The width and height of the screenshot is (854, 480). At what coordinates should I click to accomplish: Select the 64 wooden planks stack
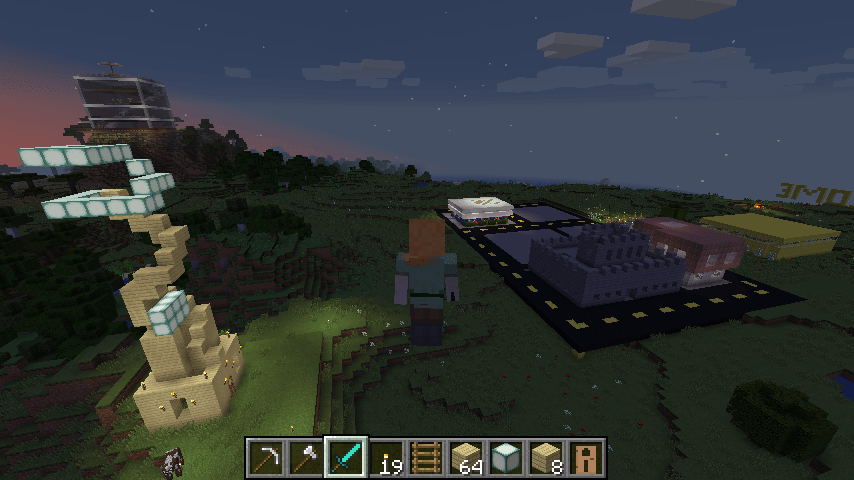[467, 457]
